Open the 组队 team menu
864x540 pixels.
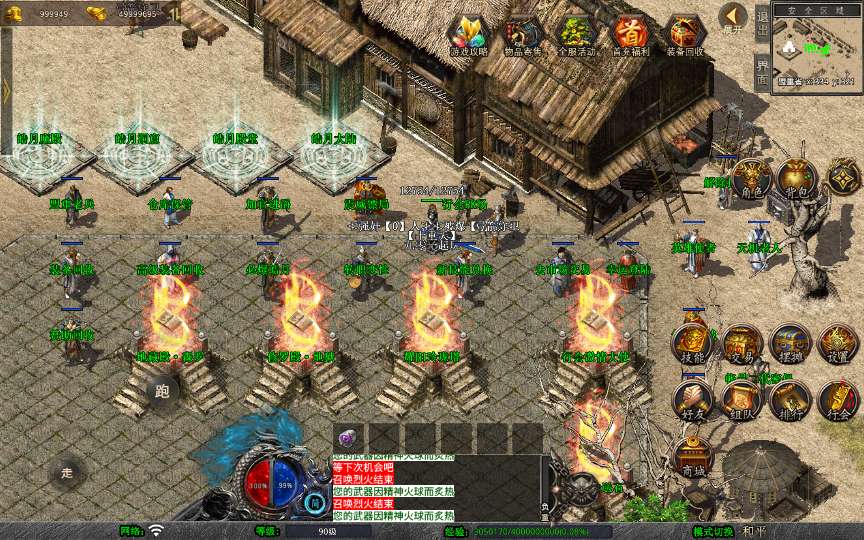pos(741,400)
